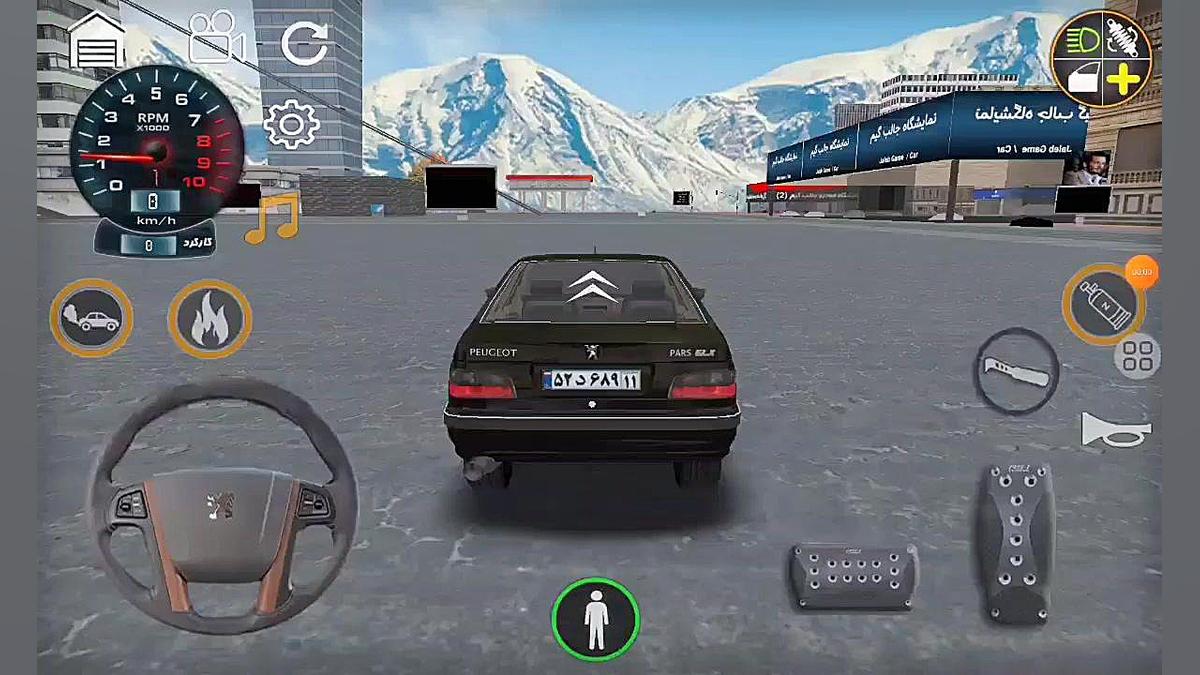Trigger the flame exhaust button
Screen dimensions: 1200x675
click(x=210, y=319)
